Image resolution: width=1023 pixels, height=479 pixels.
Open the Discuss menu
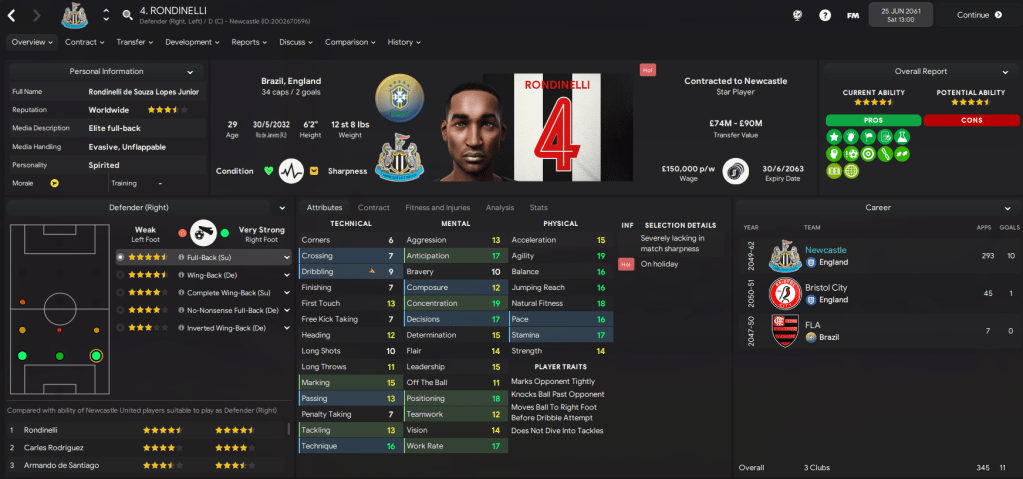pos(296,42)
